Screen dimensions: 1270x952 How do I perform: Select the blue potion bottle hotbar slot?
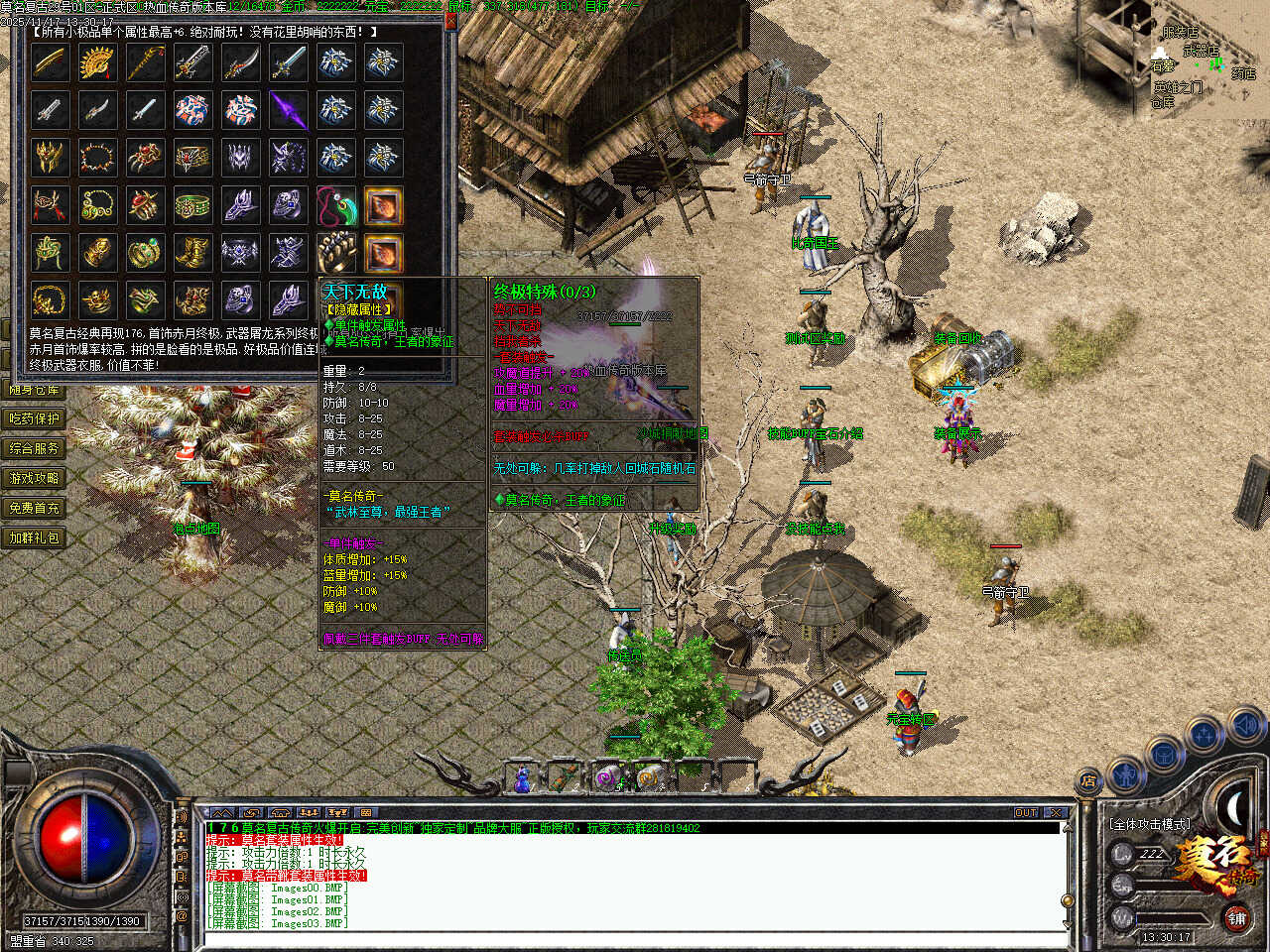pyautogui.click(x=522, y=778)
